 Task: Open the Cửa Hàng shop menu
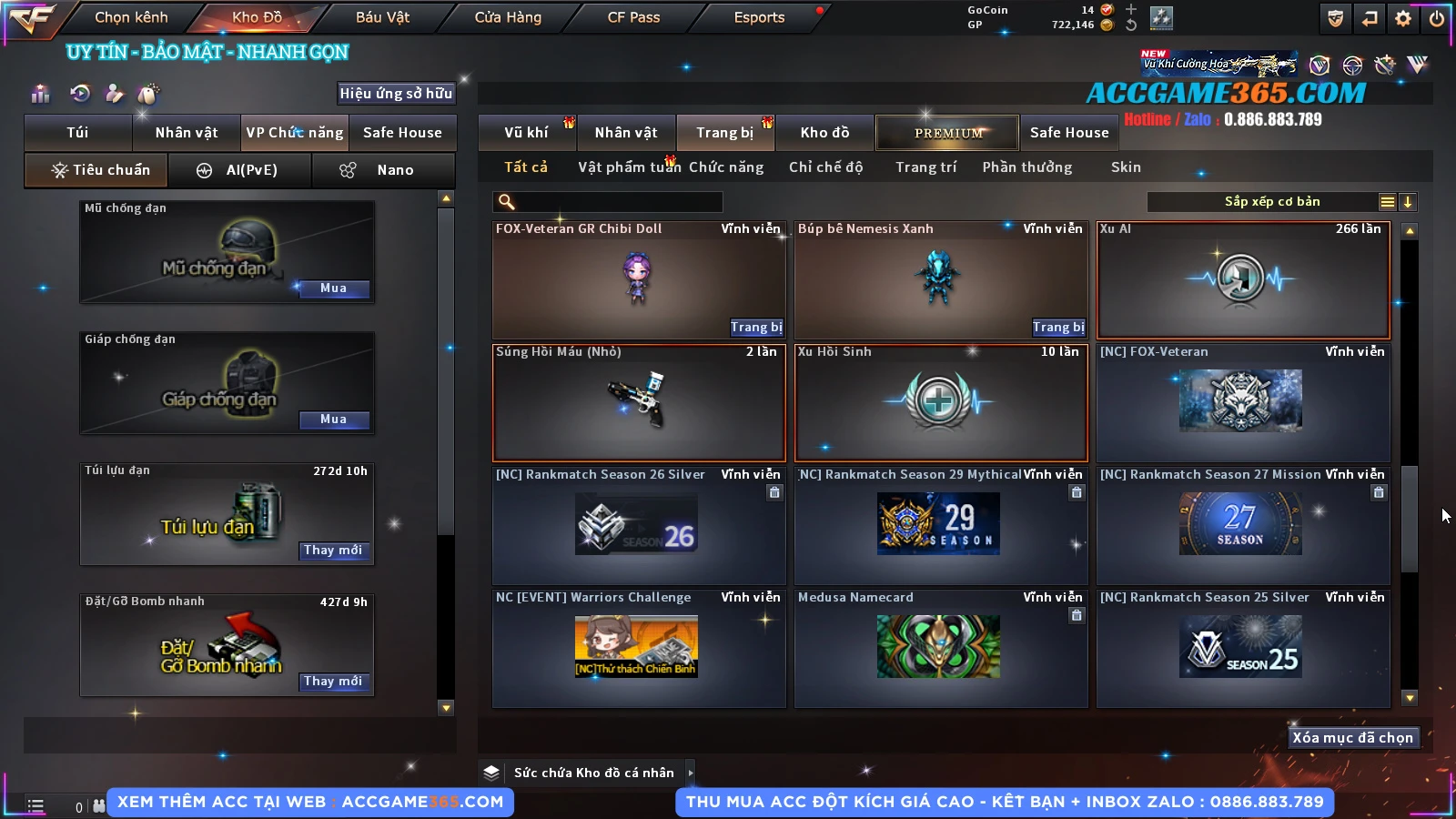pos(508,17)
